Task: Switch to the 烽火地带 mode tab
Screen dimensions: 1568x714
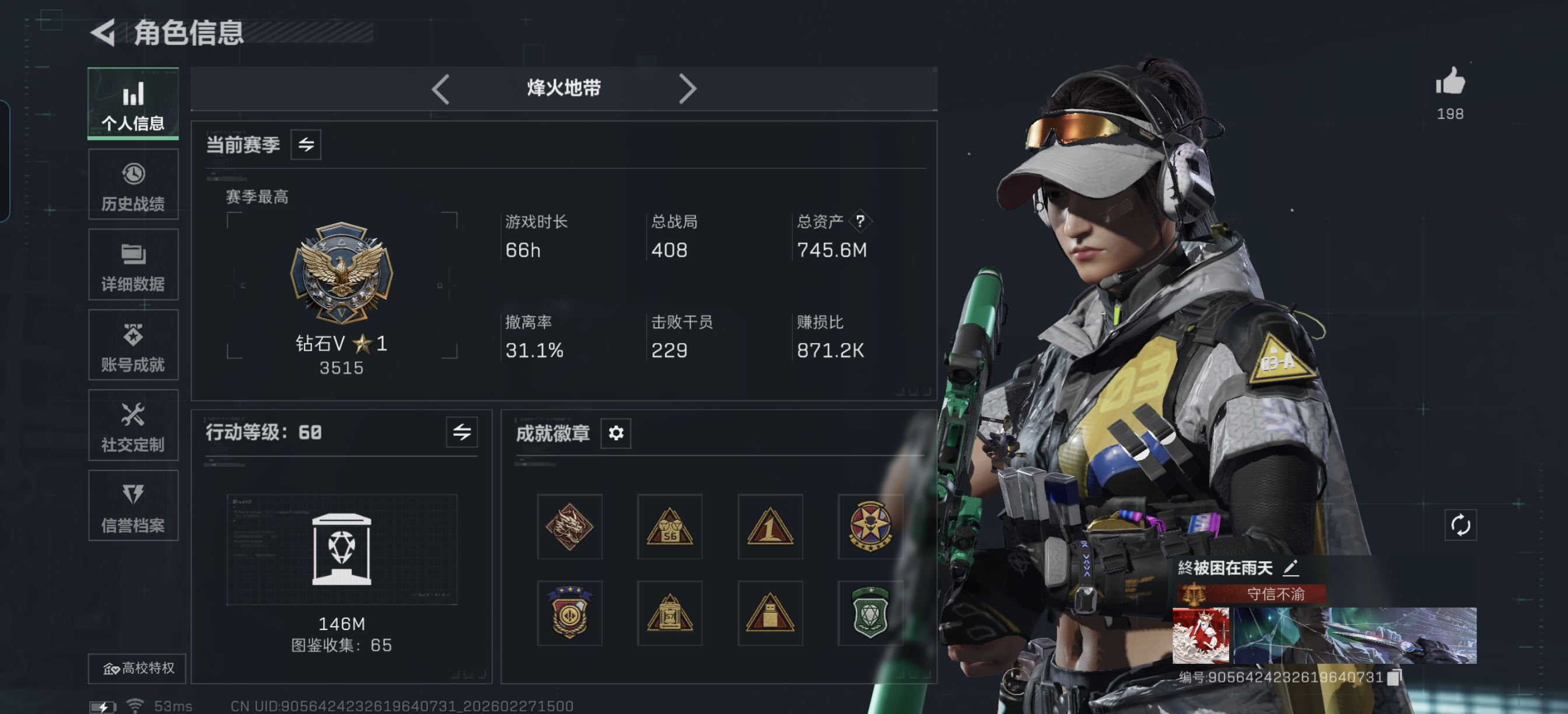Action: (x=563, y=89)
